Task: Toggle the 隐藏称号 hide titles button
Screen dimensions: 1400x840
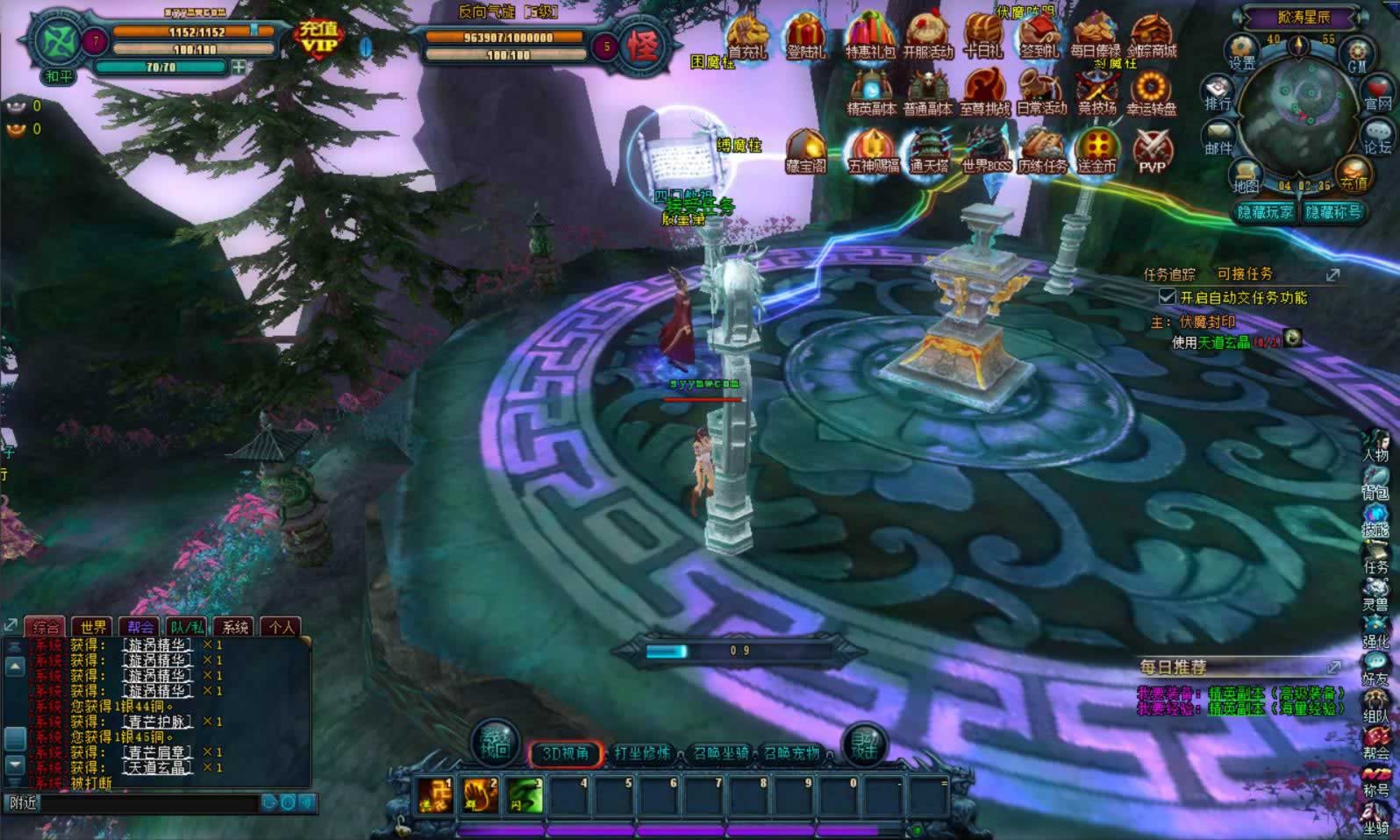Action: [x=1333, y=212]
